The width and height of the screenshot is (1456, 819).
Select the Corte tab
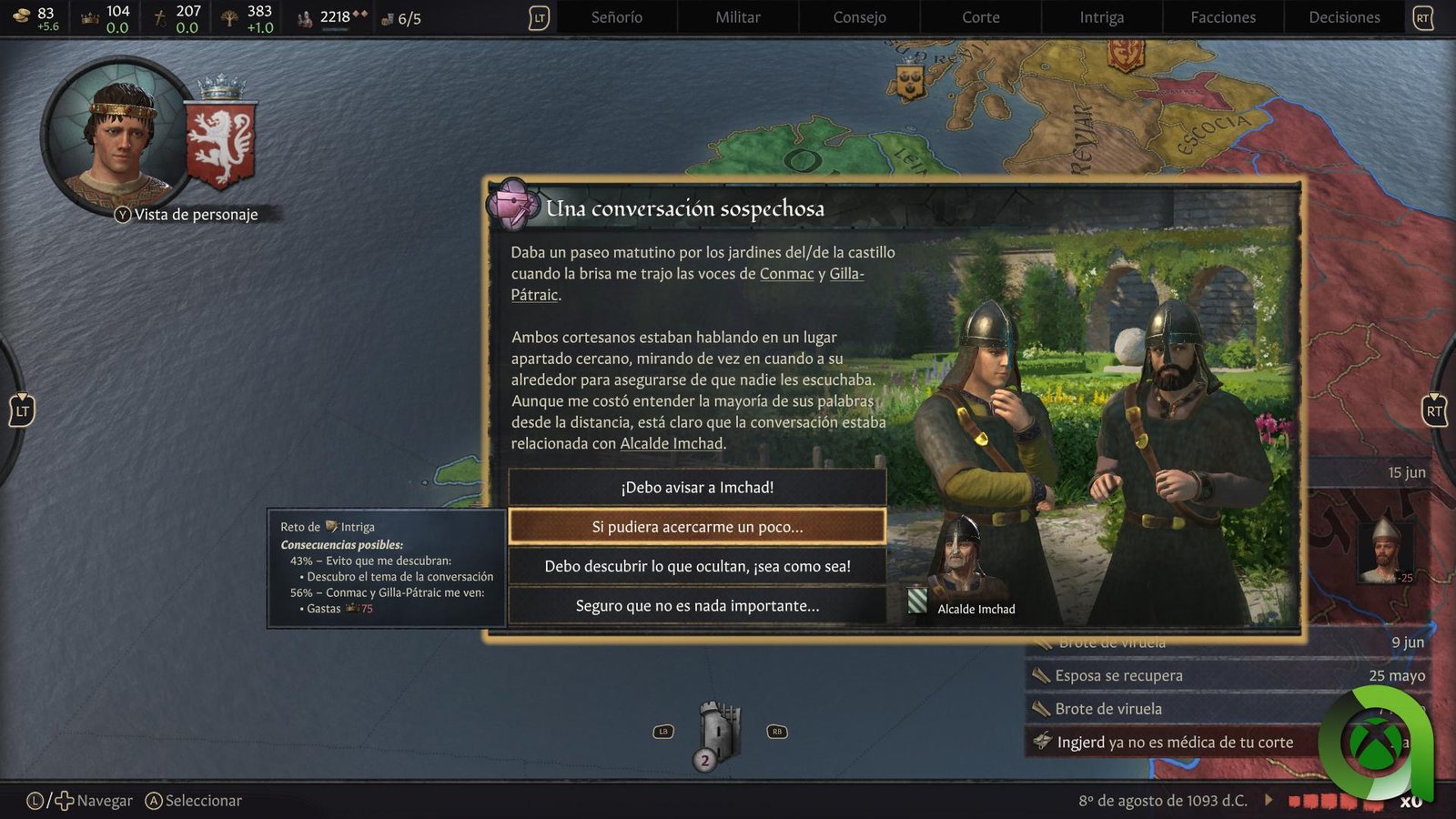(x=980, y=17)
